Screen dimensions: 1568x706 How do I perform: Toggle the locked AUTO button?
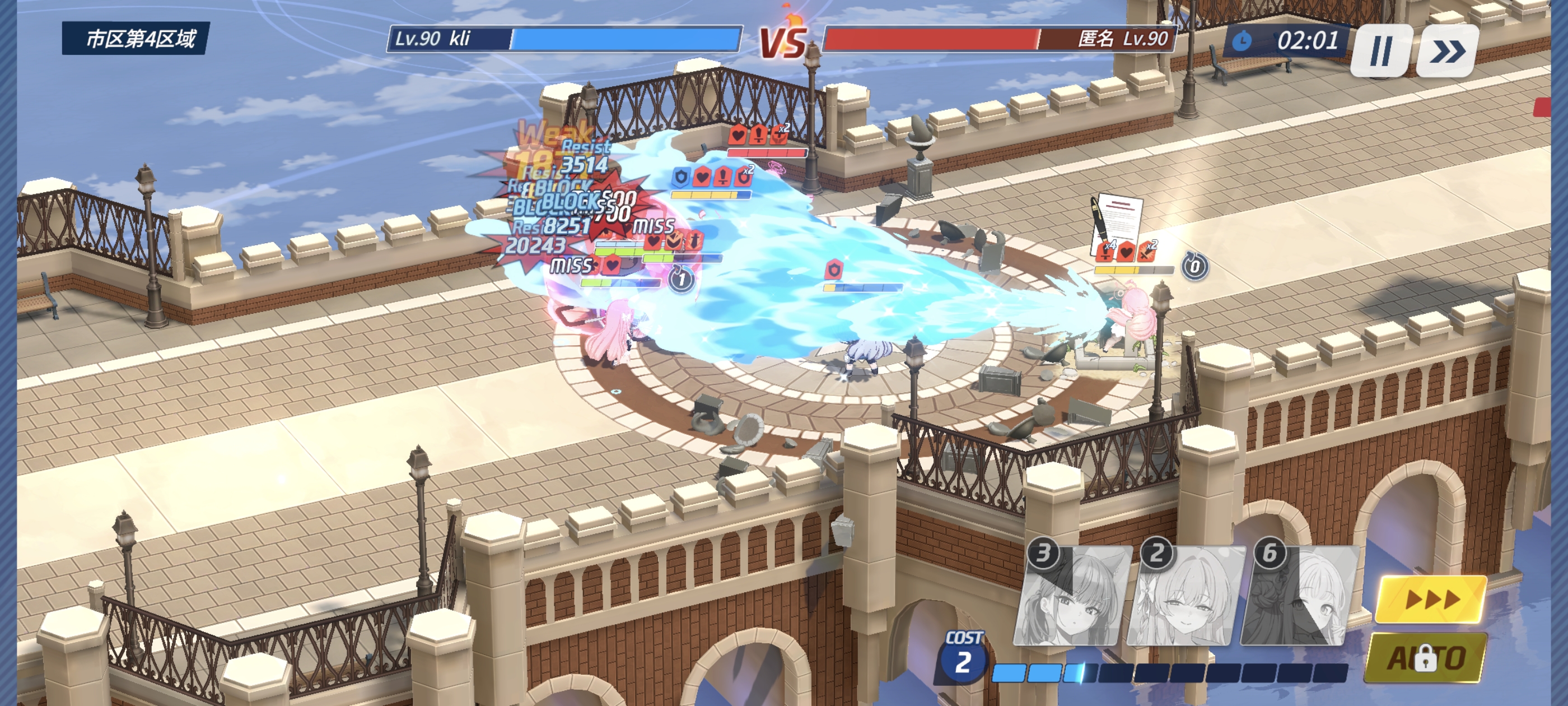pos(1426,658)
